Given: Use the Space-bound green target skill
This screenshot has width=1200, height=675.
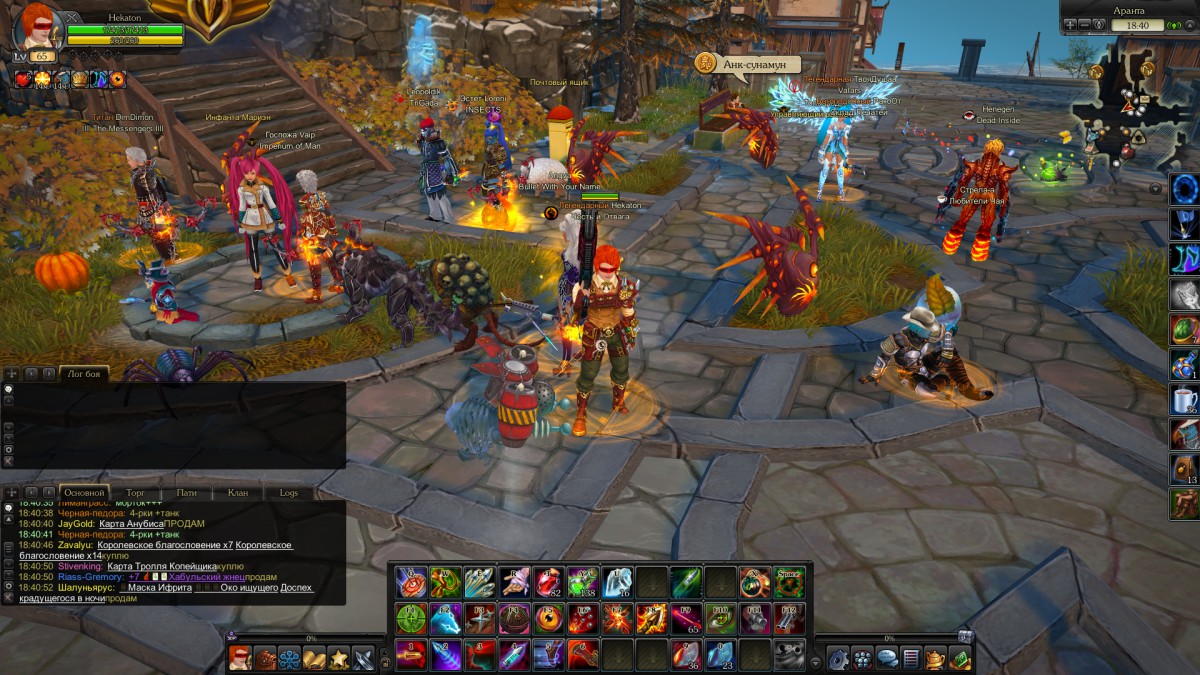Looking at the screenshot, I should click(789, 582).
